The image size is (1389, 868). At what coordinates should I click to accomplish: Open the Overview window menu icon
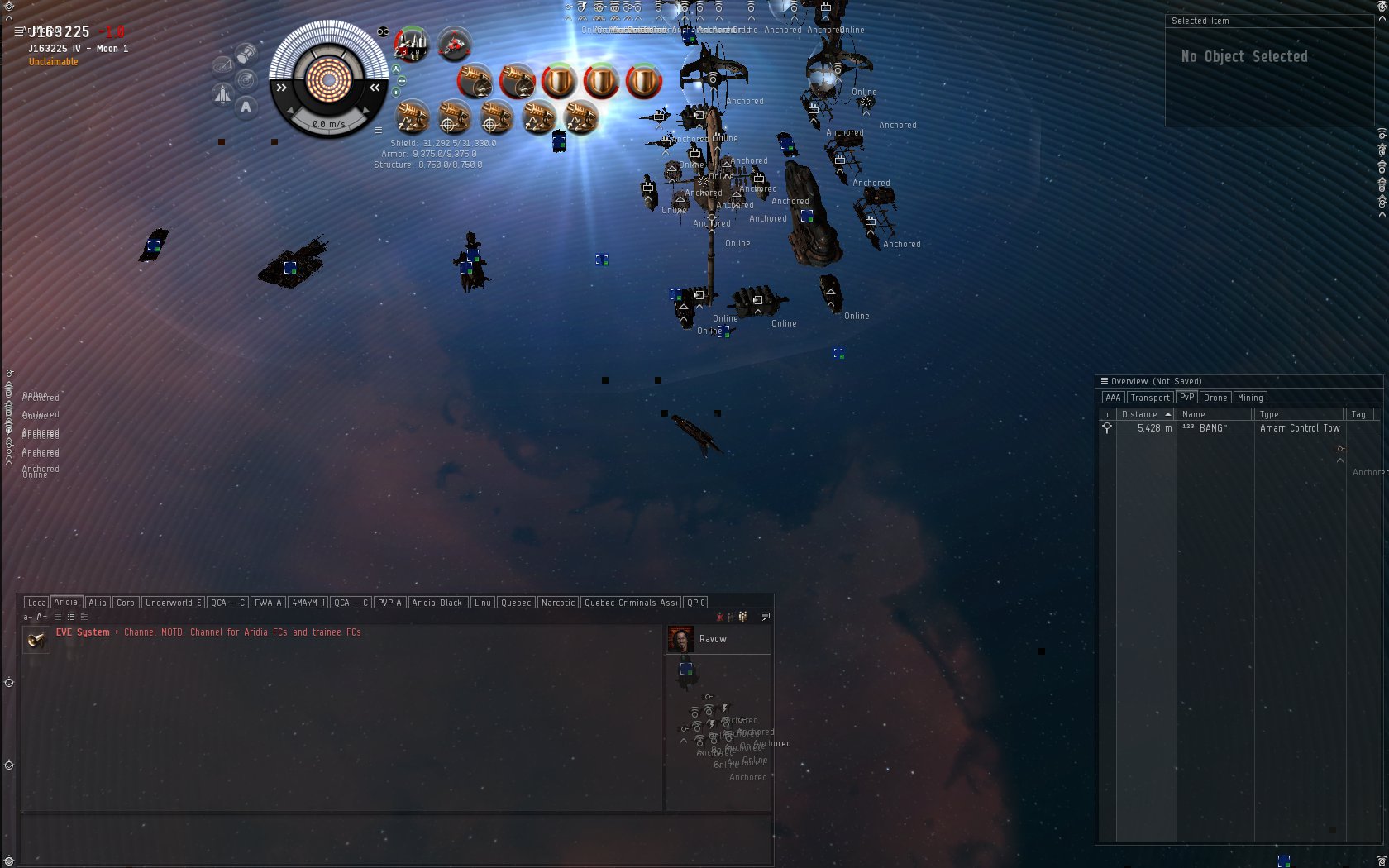(1104, 381)
